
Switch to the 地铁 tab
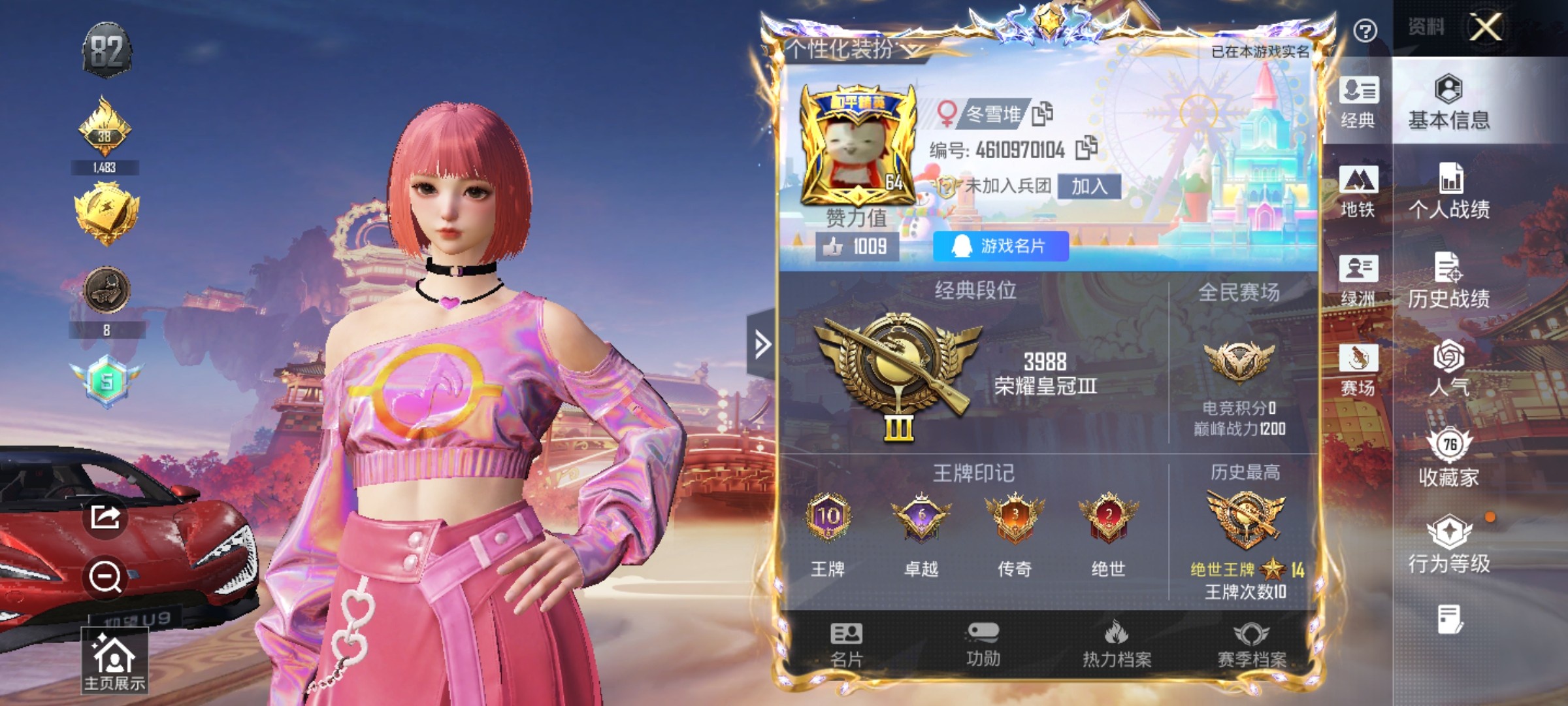pos(1360,194)
